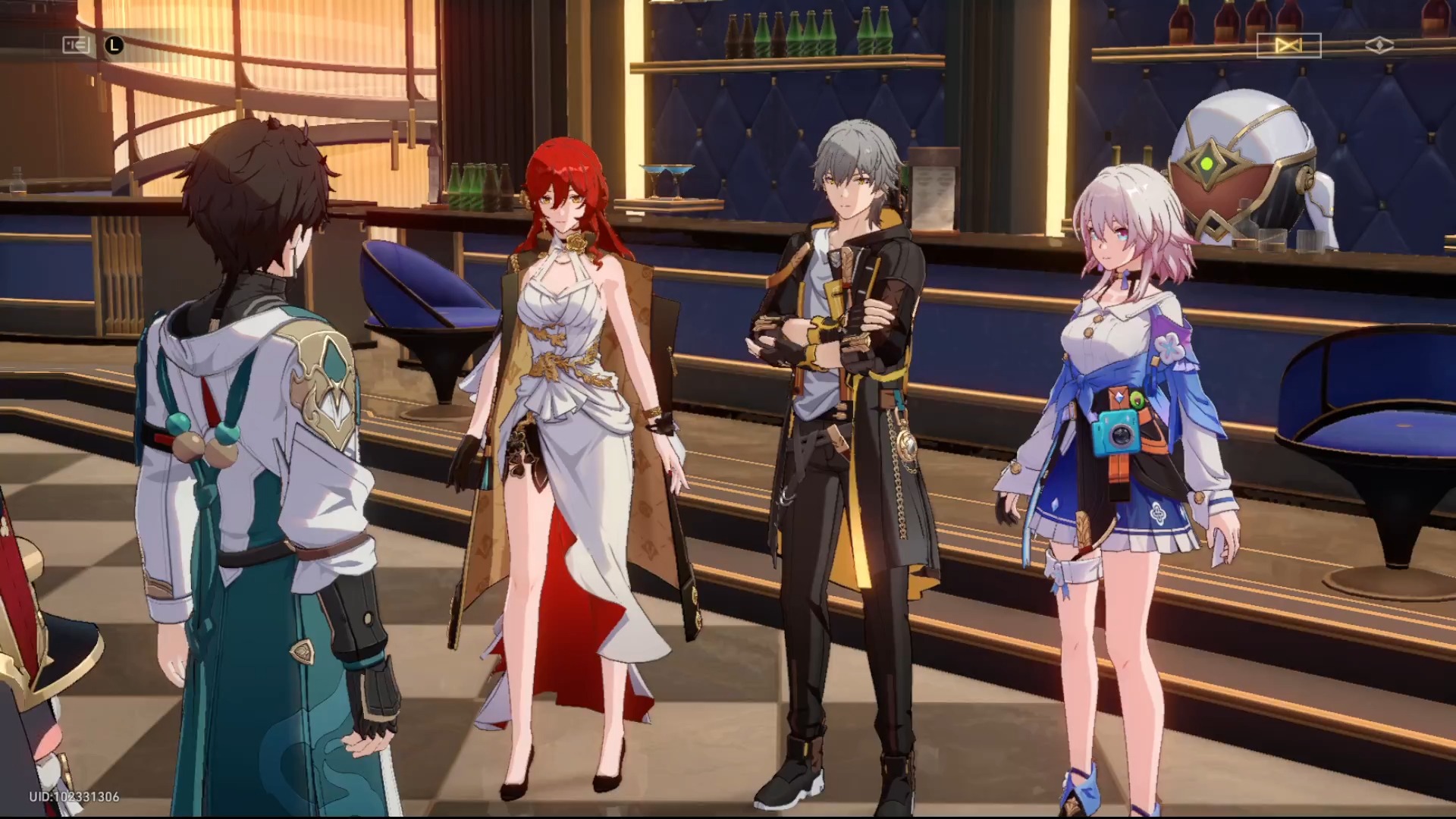This screenshot has height=819, width=1456.
Task: Skip the cutscene with the yellow skip button
Action: pyautogui.click(x=1288, y=46)
